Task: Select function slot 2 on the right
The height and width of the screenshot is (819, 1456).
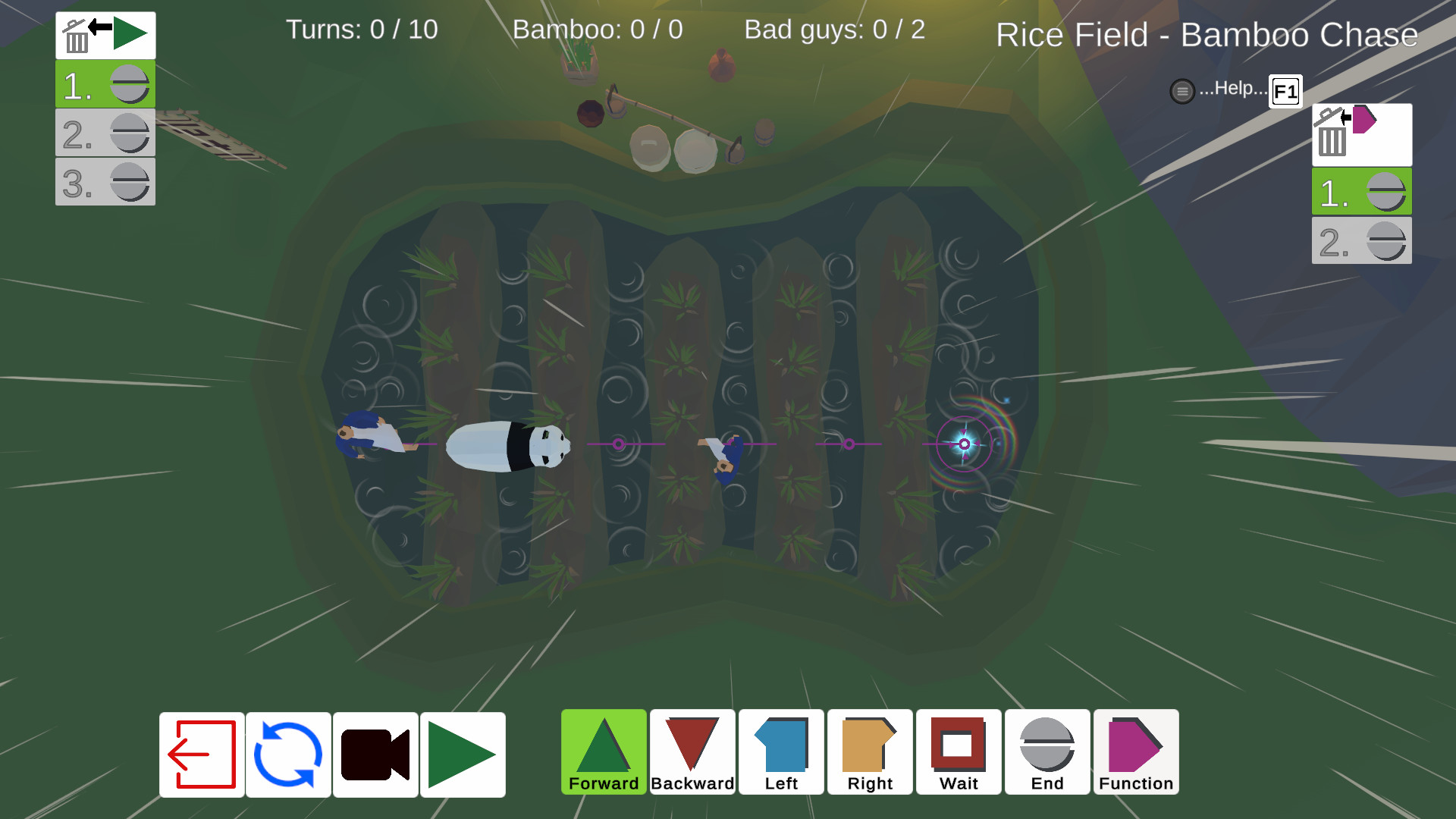Action: [x=1361, y=241]
